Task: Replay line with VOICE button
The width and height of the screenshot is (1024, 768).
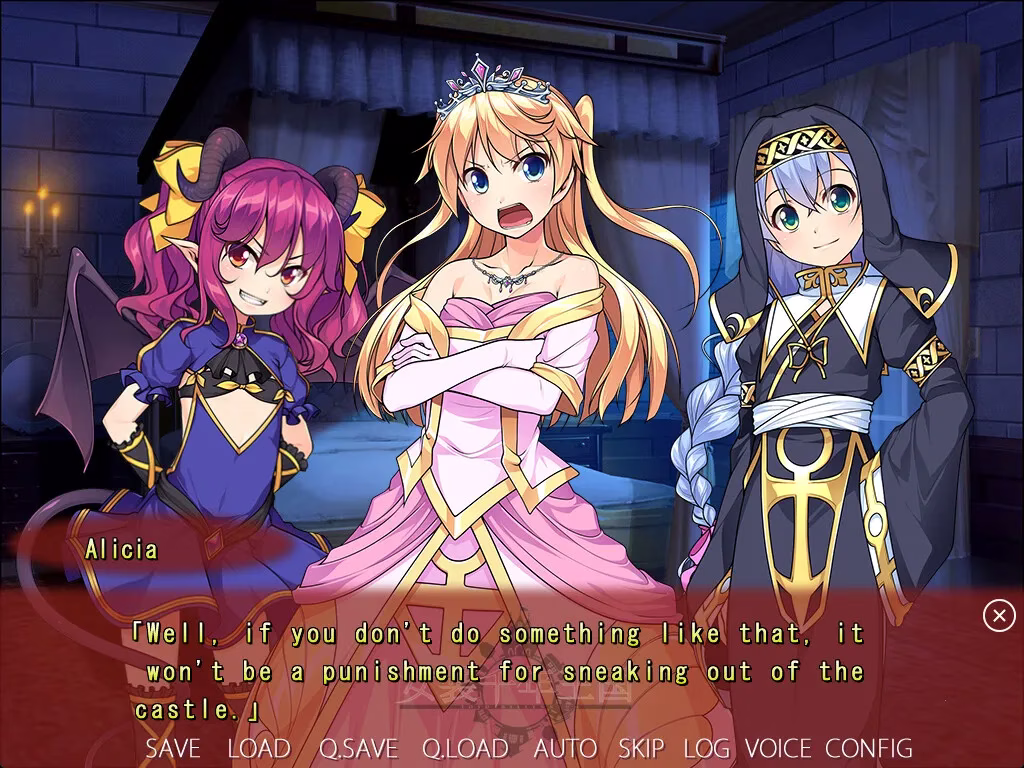Action: pos(778,748)
